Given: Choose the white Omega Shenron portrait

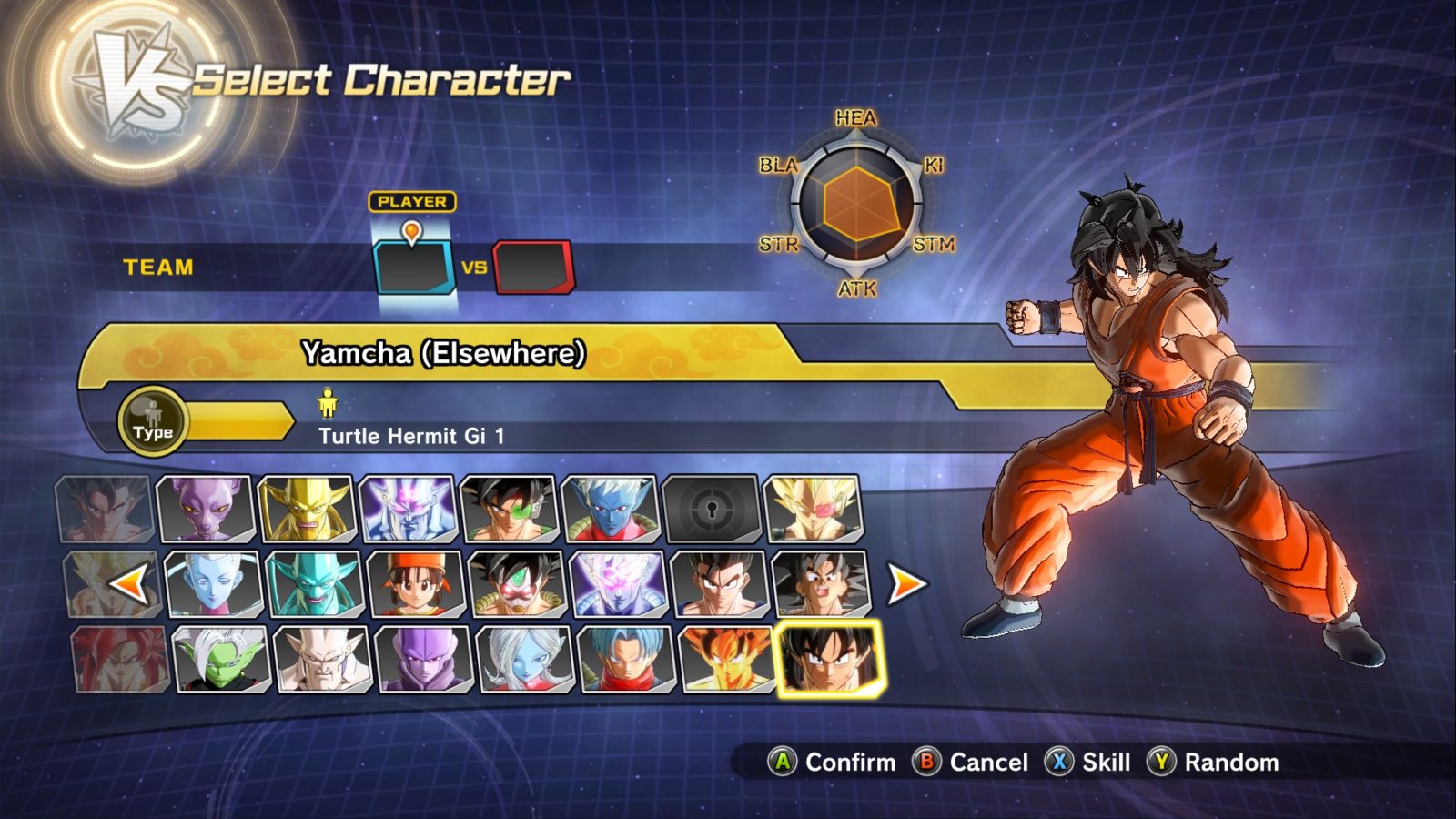Looking at the screenshot, I should [322, 659].
